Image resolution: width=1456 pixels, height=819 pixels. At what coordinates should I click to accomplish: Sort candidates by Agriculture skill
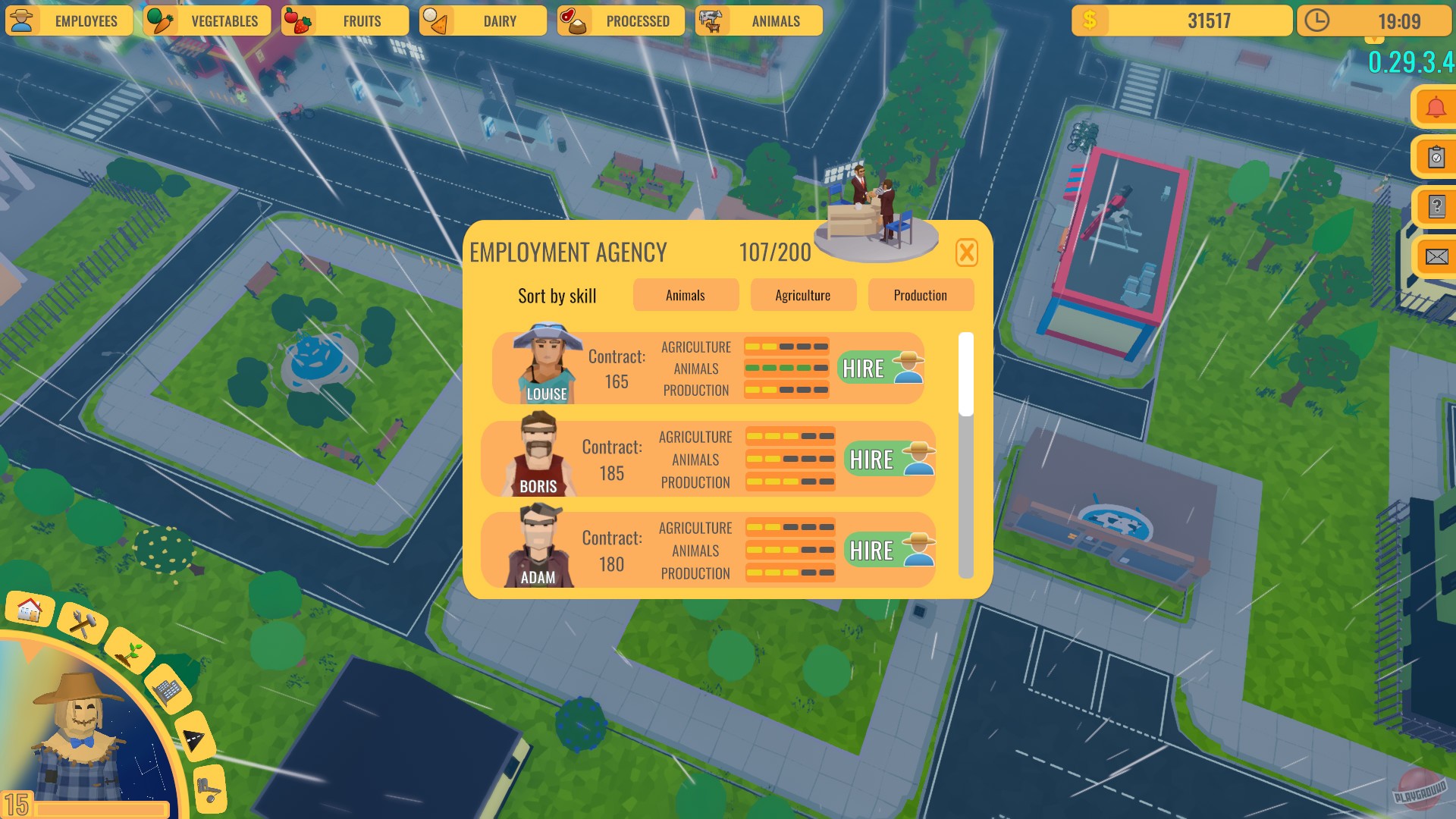pyautogui.click(x=803, y=295)
